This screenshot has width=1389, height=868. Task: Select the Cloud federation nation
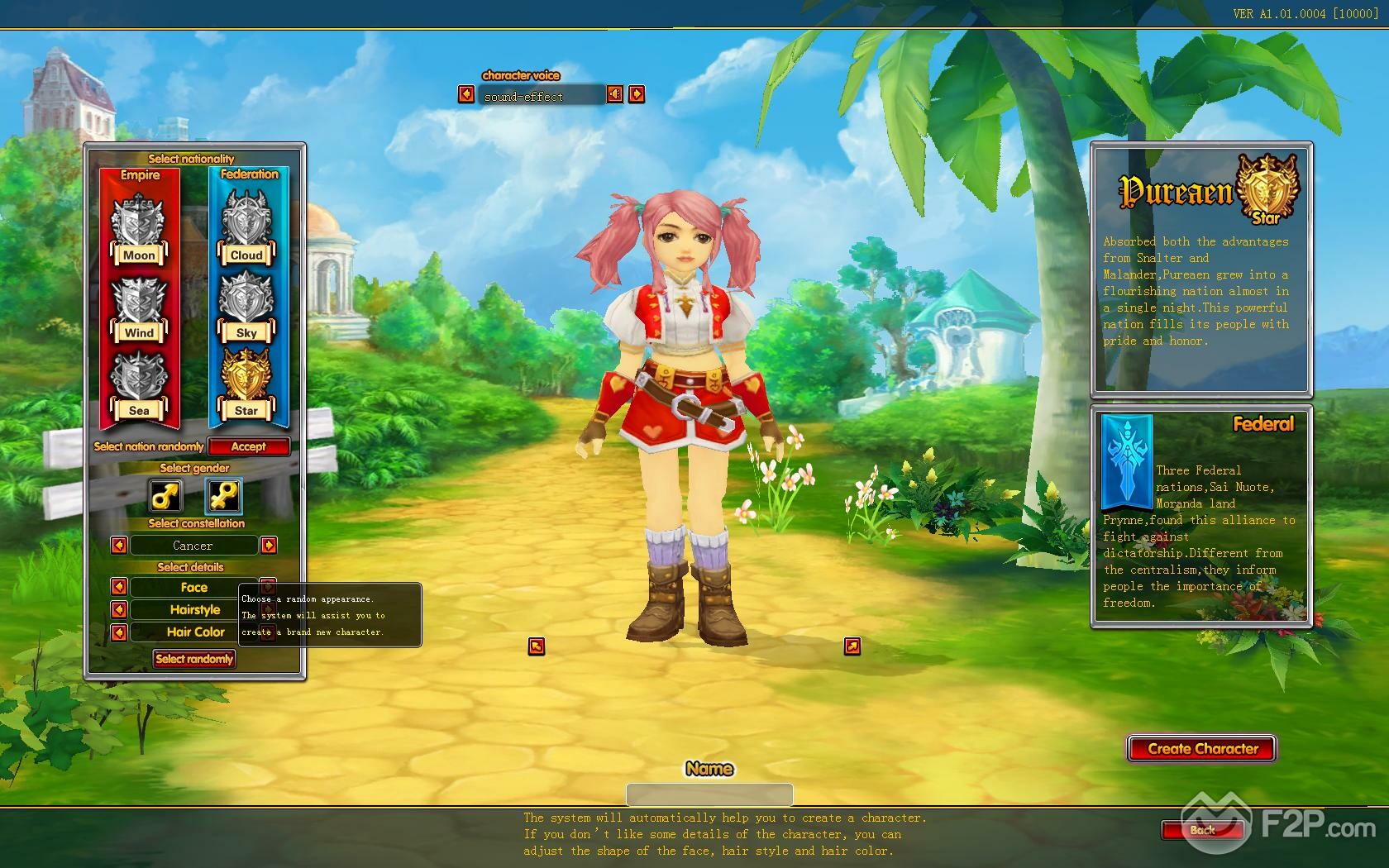(246, 229)
